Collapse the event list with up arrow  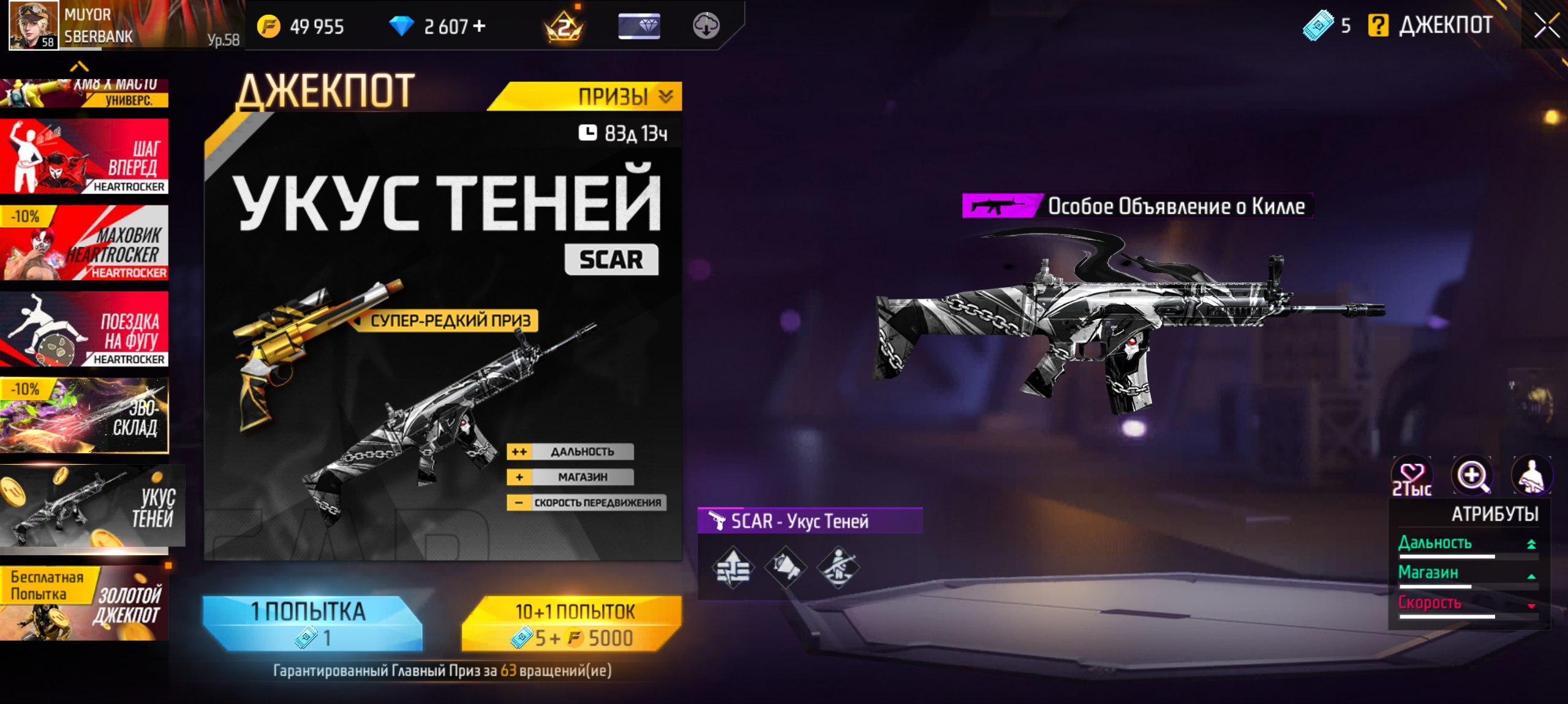(80, 66)
